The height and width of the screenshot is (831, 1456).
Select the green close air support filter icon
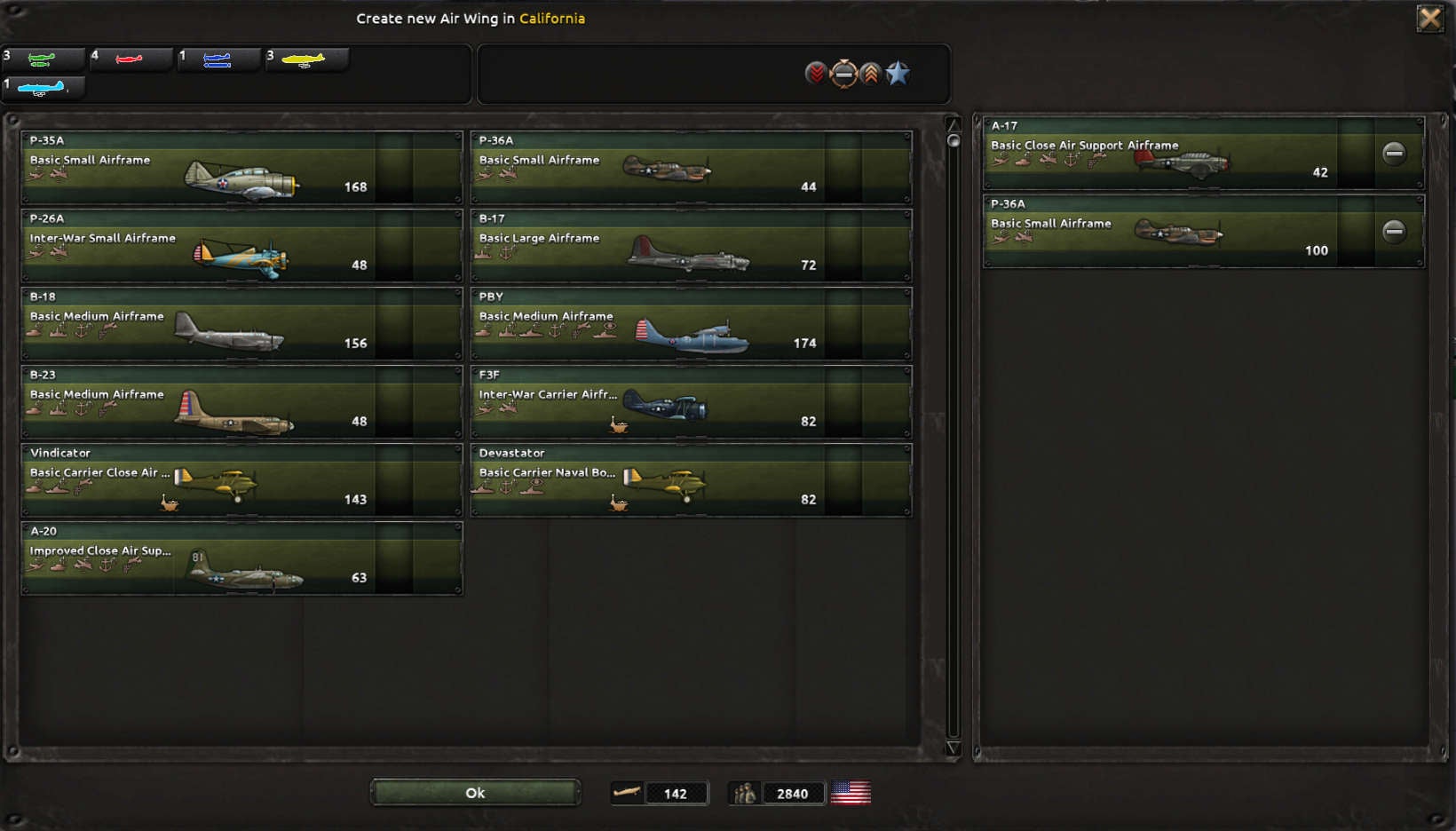point(43,59)
